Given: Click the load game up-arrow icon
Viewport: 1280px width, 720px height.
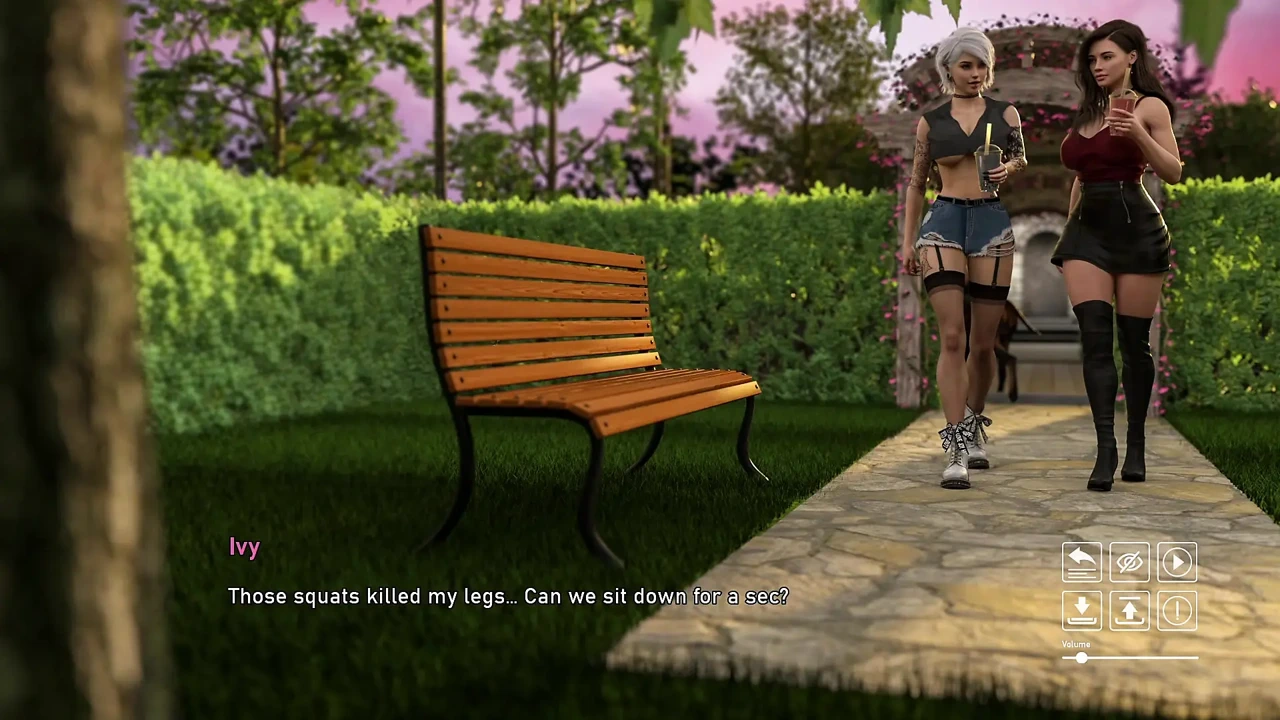Looking at the screenshot, I should 1129,610.
